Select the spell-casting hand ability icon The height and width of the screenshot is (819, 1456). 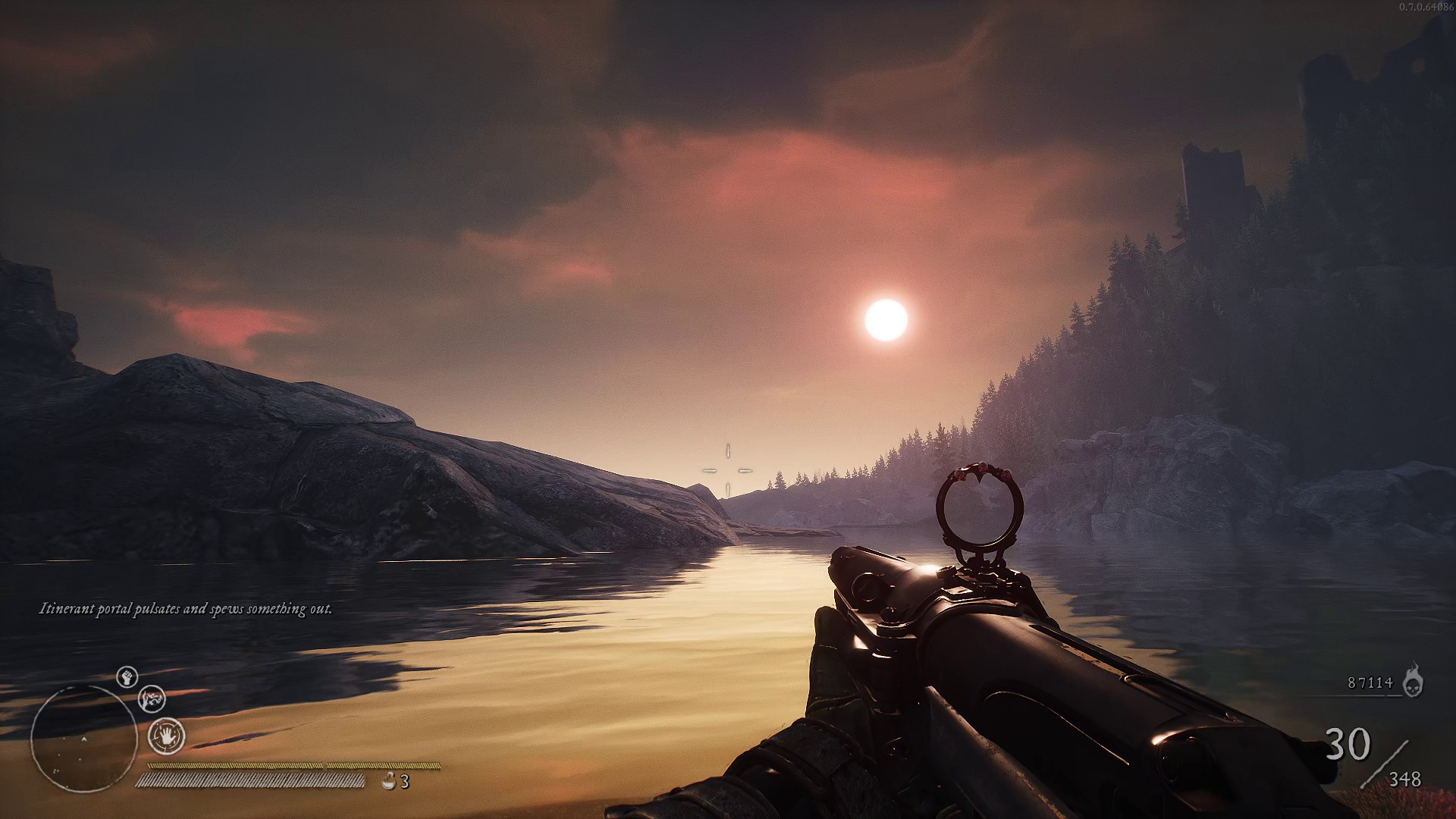[x=152, y=698]
